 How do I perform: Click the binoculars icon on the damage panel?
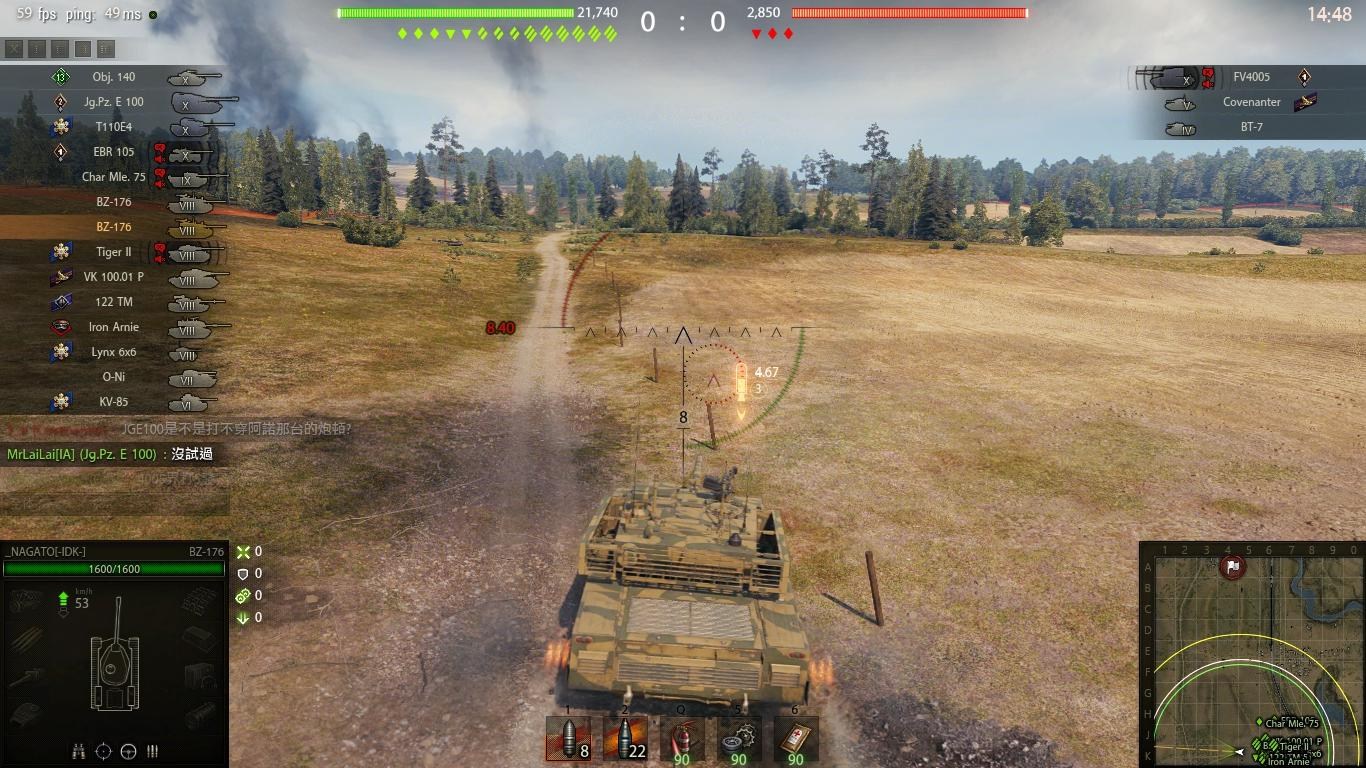pos(78,750)
